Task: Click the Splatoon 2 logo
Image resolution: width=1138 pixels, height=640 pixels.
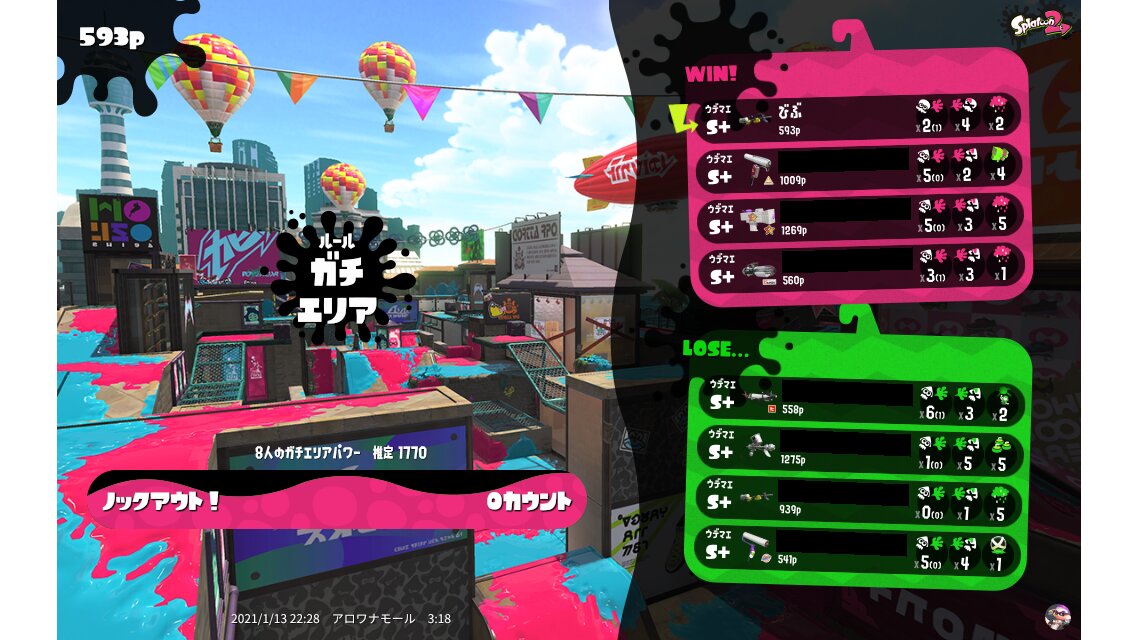Action: 1041,24
